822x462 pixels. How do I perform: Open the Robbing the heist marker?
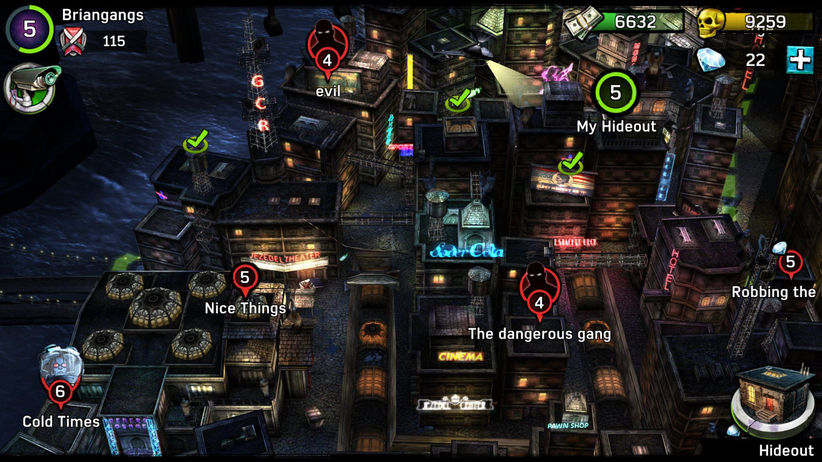point(790,264)
